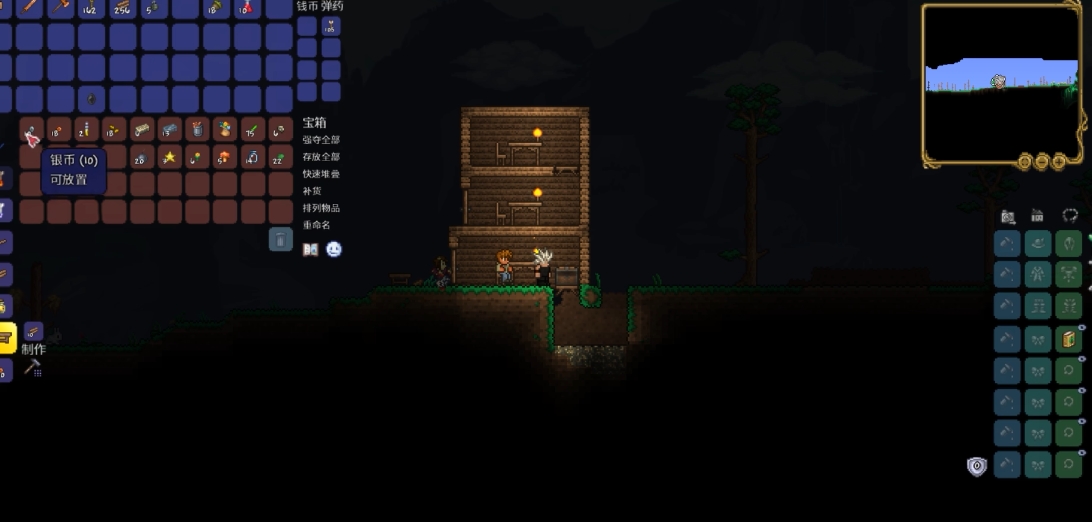1092x522 pixels.
Task: Open the emote smiley face icon
Action: [x=334, y=249]
